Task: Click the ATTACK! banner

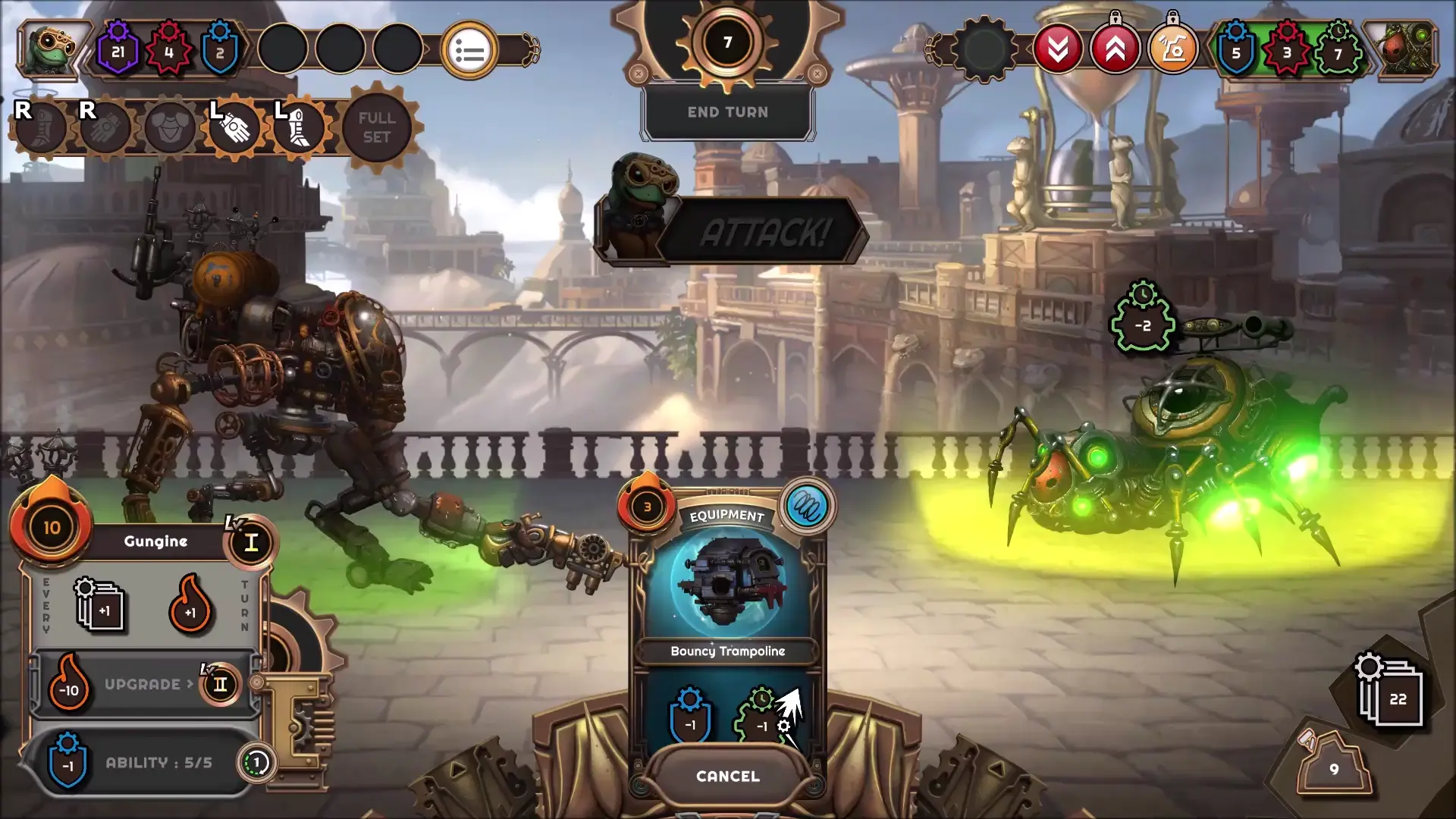Action: 766,233
